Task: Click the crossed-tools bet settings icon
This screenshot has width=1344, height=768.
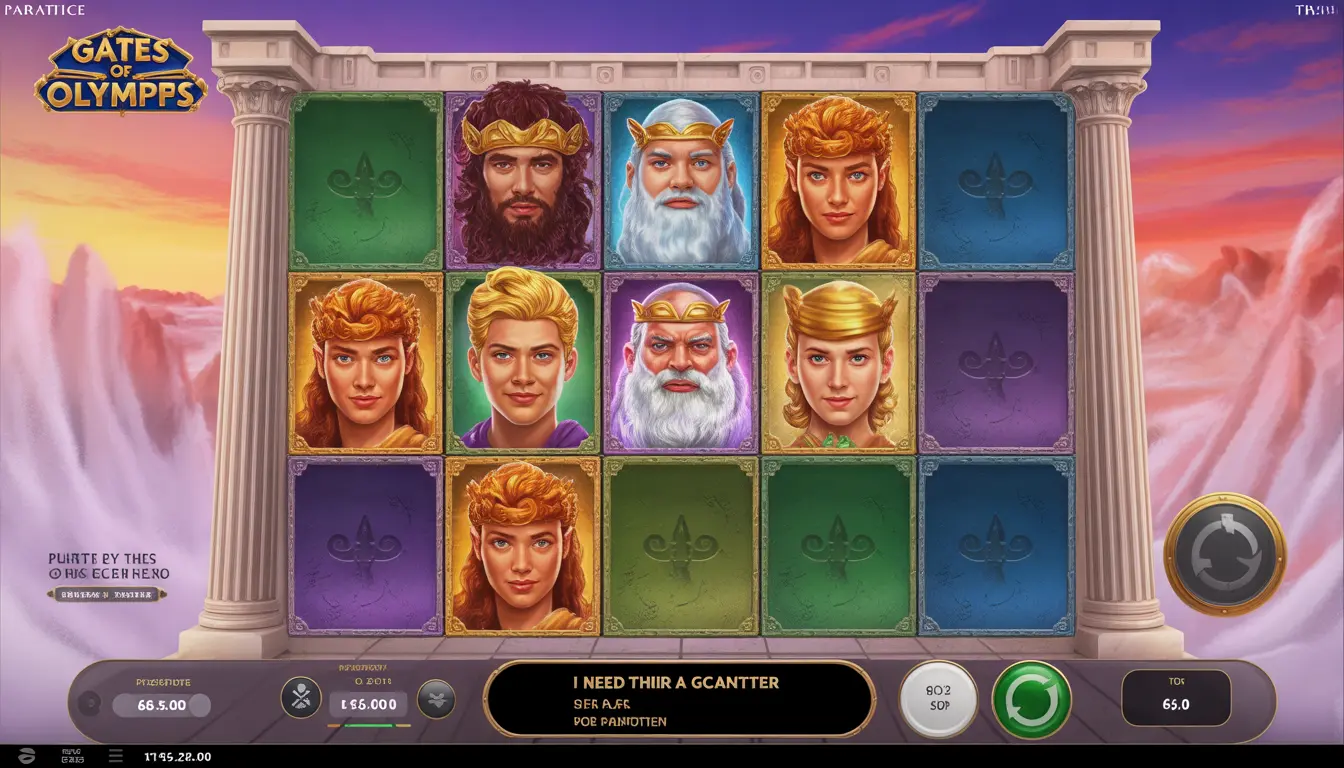Action: [x=300, y=699]
